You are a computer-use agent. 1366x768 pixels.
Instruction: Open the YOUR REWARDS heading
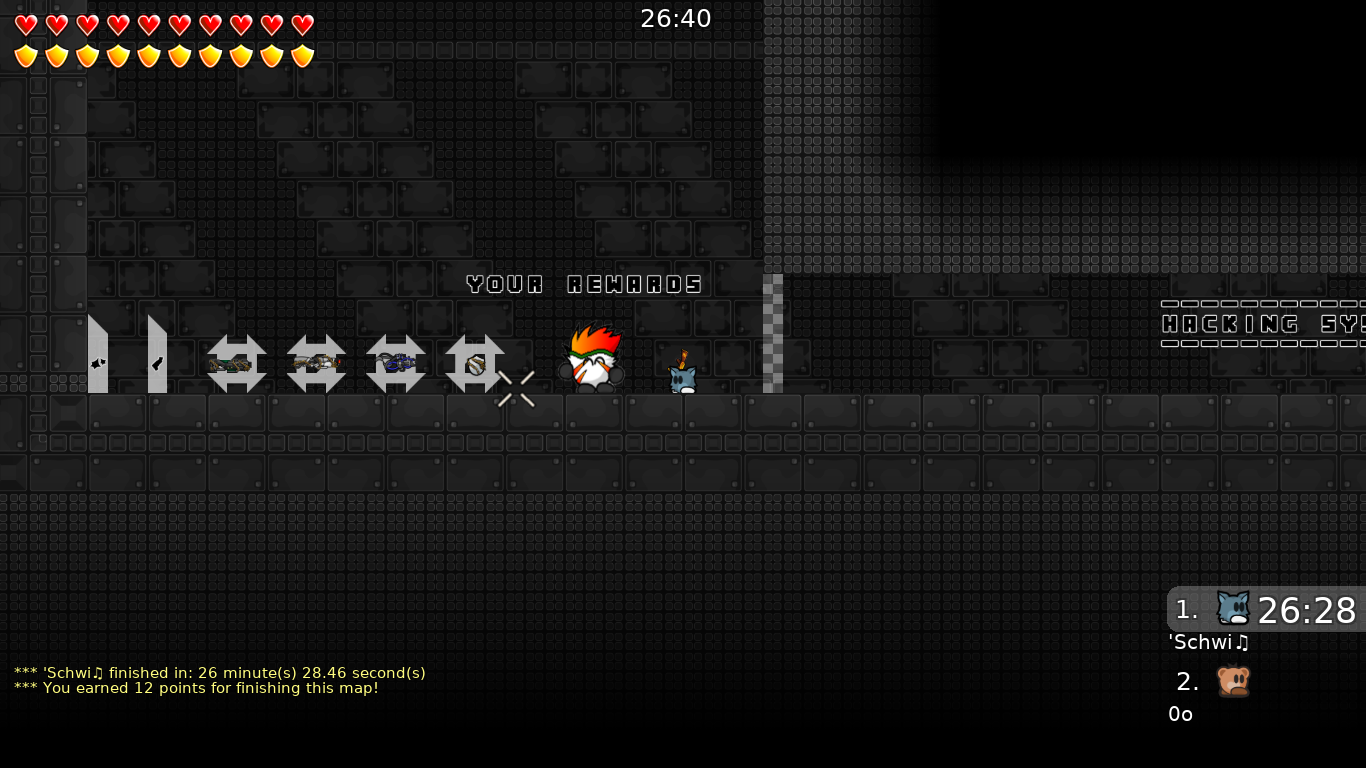pos(585,284)
